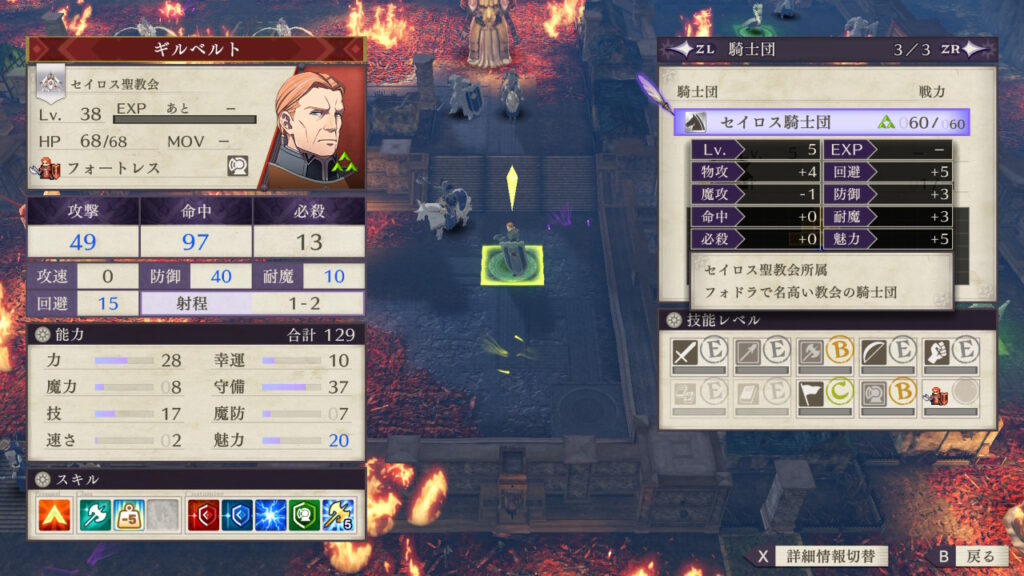
Task: Select the Seiros Knights battalion row
Action: tap(821, 122)
